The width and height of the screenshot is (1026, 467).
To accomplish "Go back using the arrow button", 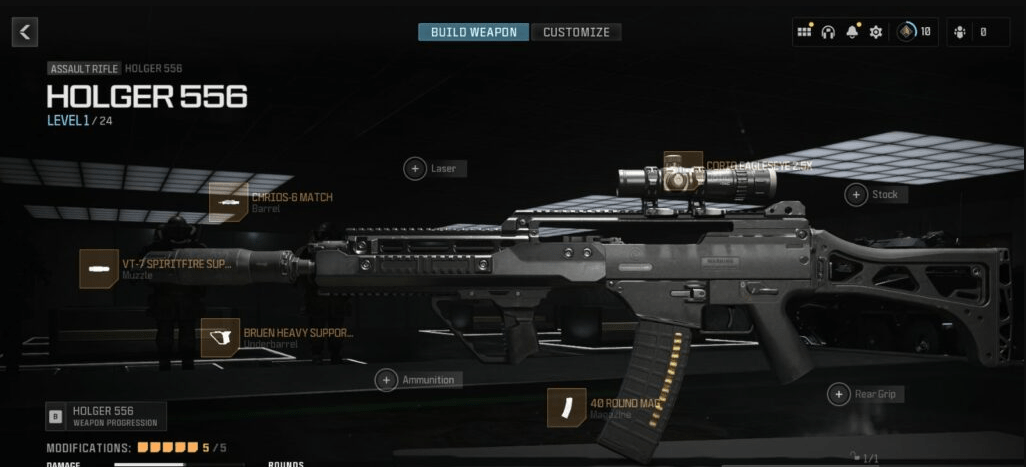I will pos(25,32).
